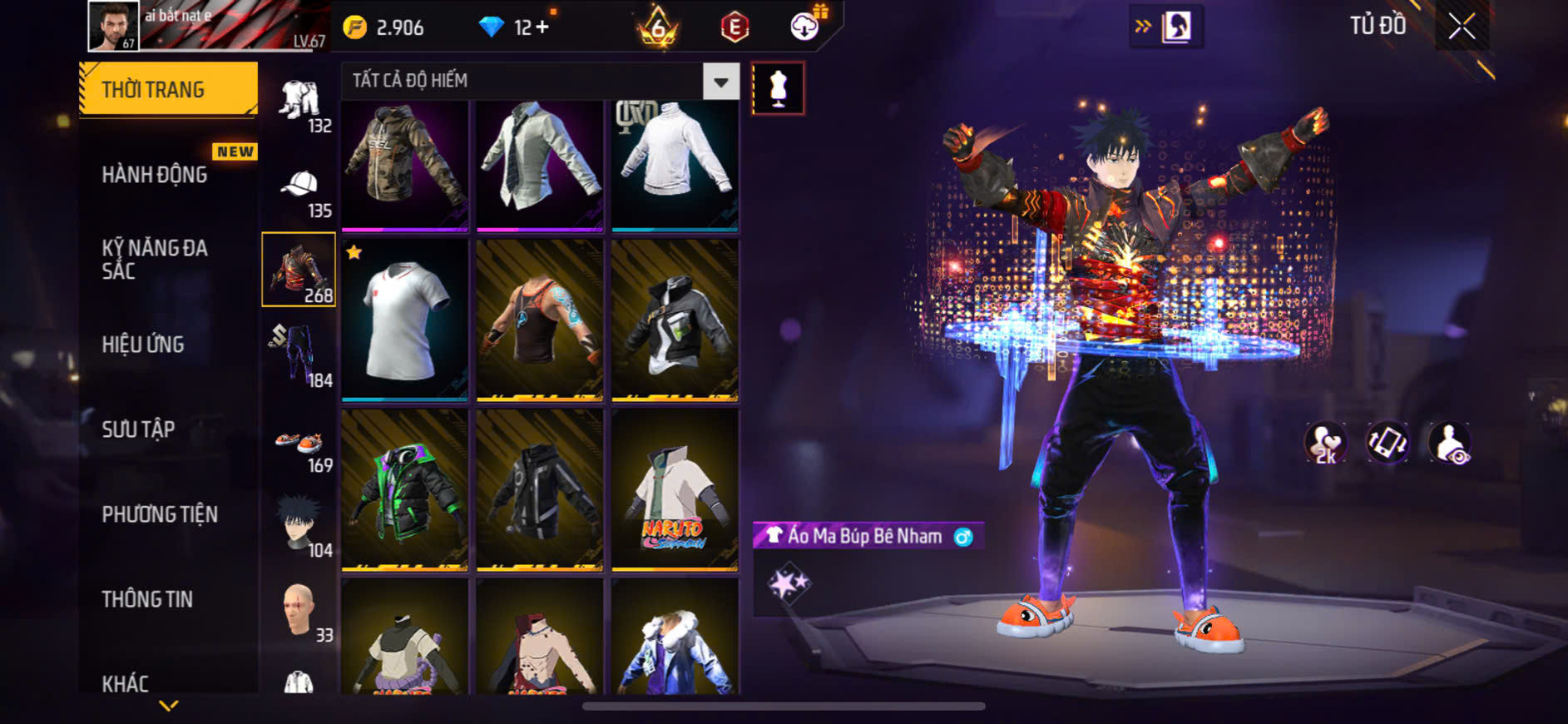This screenshot has height=724, width=1568.
Task: Select the white t-shirt with star
Action: [405, 320]
